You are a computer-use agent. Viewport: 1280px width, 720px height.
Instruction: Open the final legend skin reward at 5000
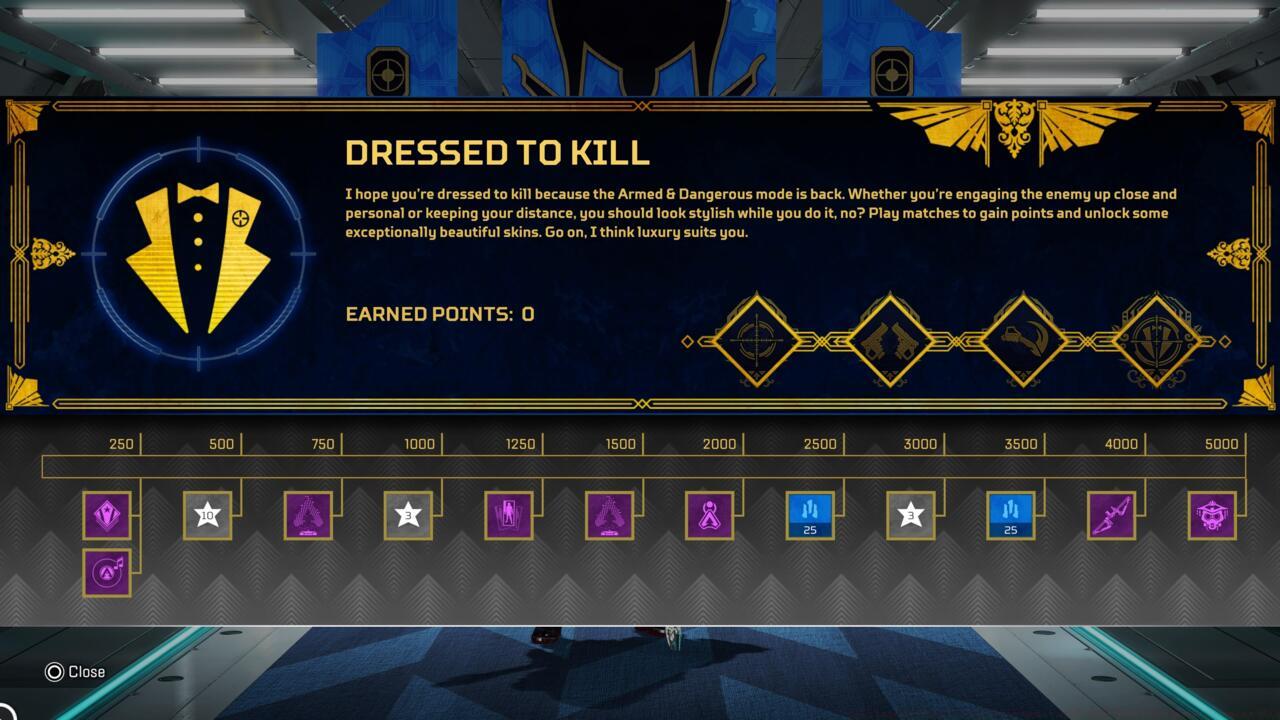click(x=1212, y=516)
